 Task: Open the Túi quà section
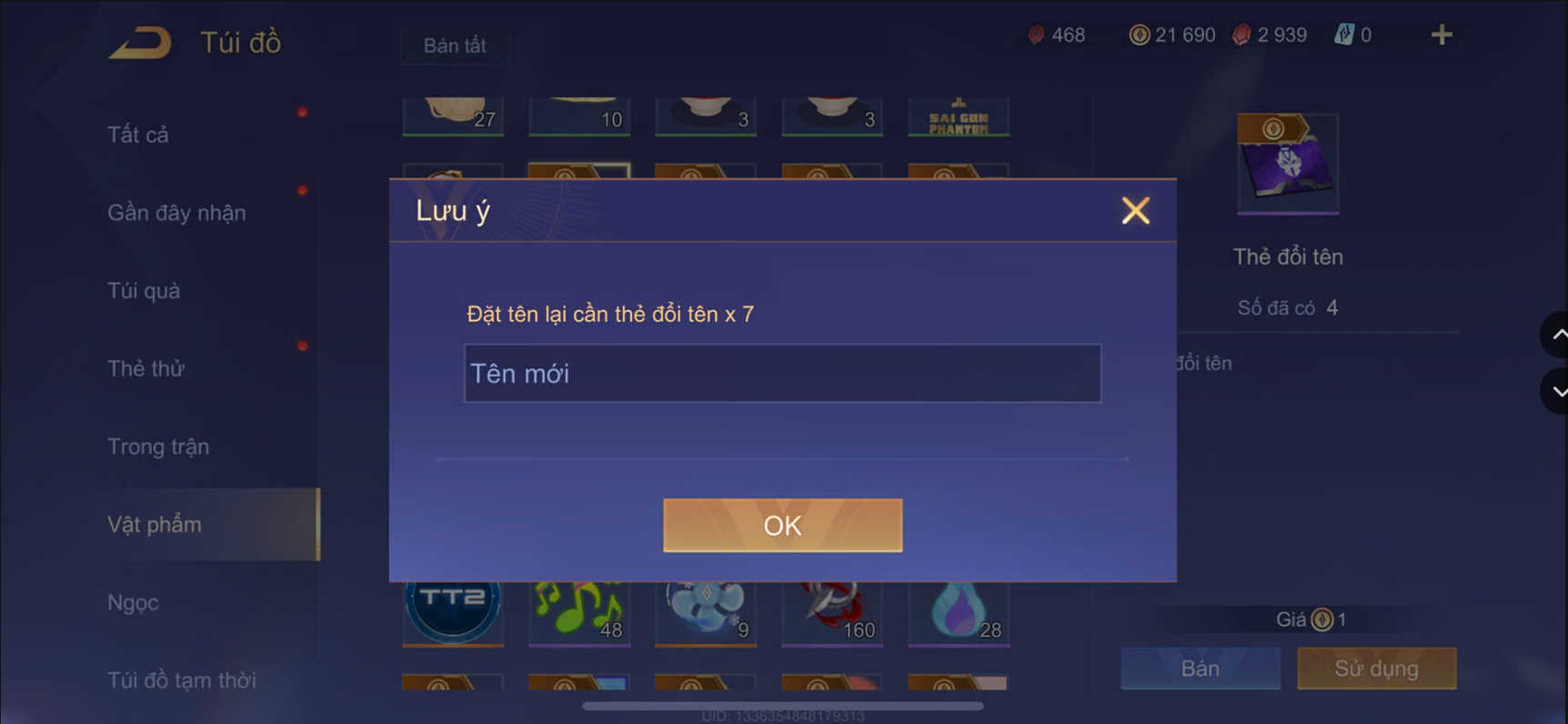coord(141,290)
